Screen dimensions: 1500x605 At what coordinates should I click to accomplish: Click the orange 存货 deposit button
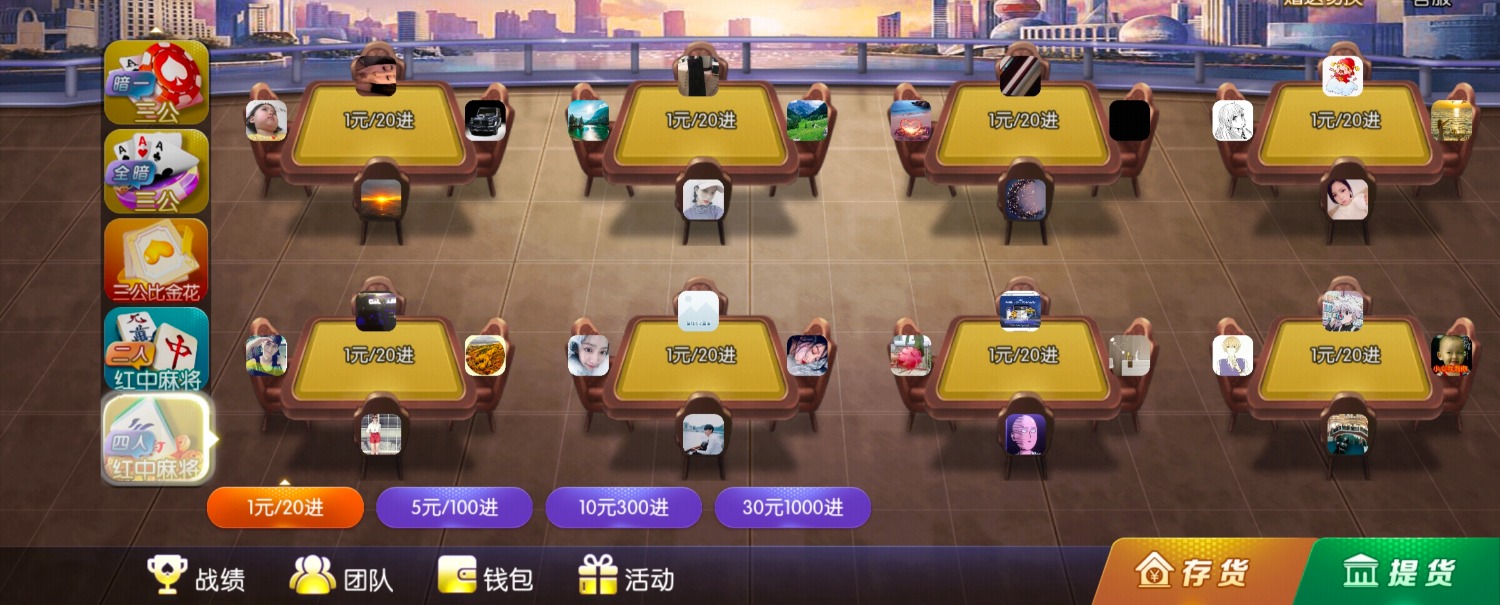pyautogui.click(x=1195, y=573)
